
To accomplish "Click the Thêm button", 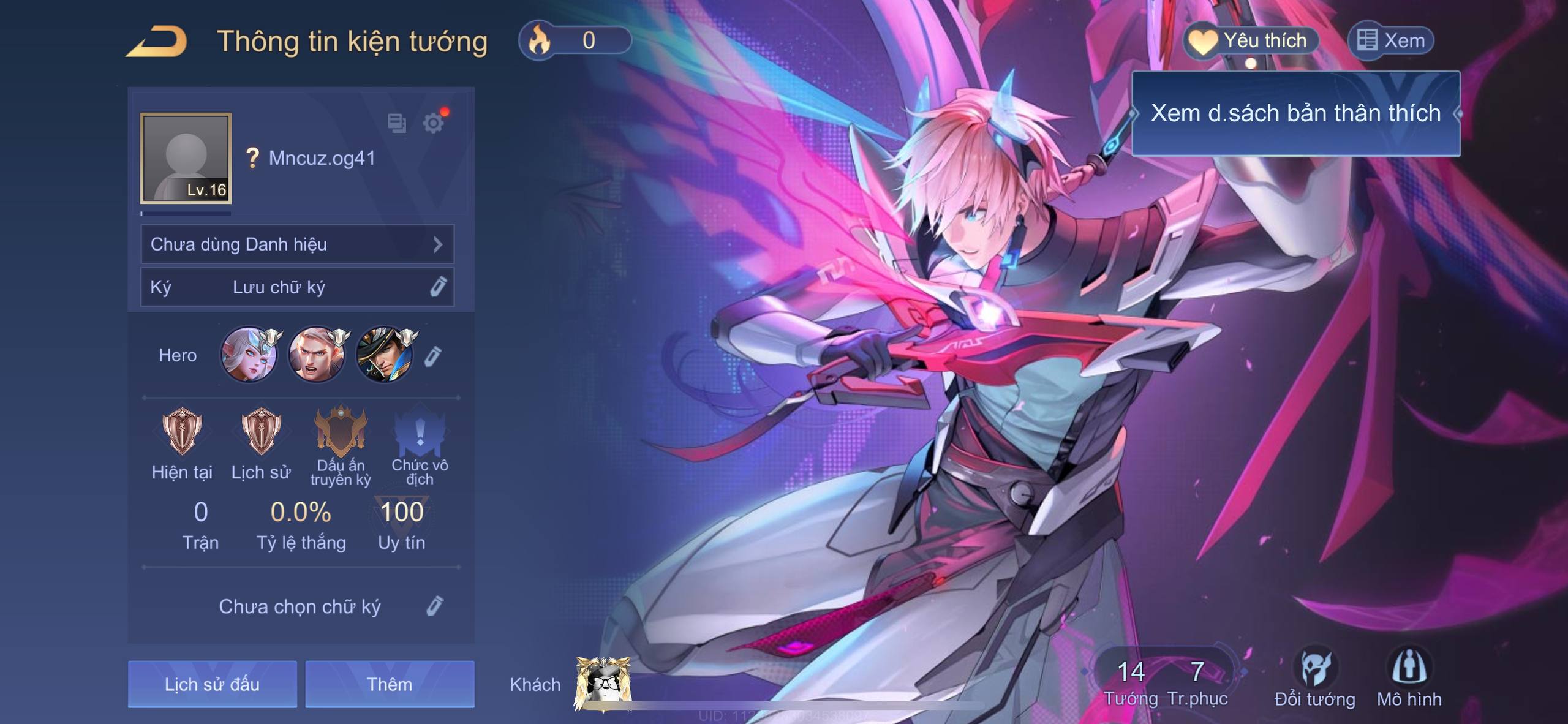I will (x=390, y=684).
